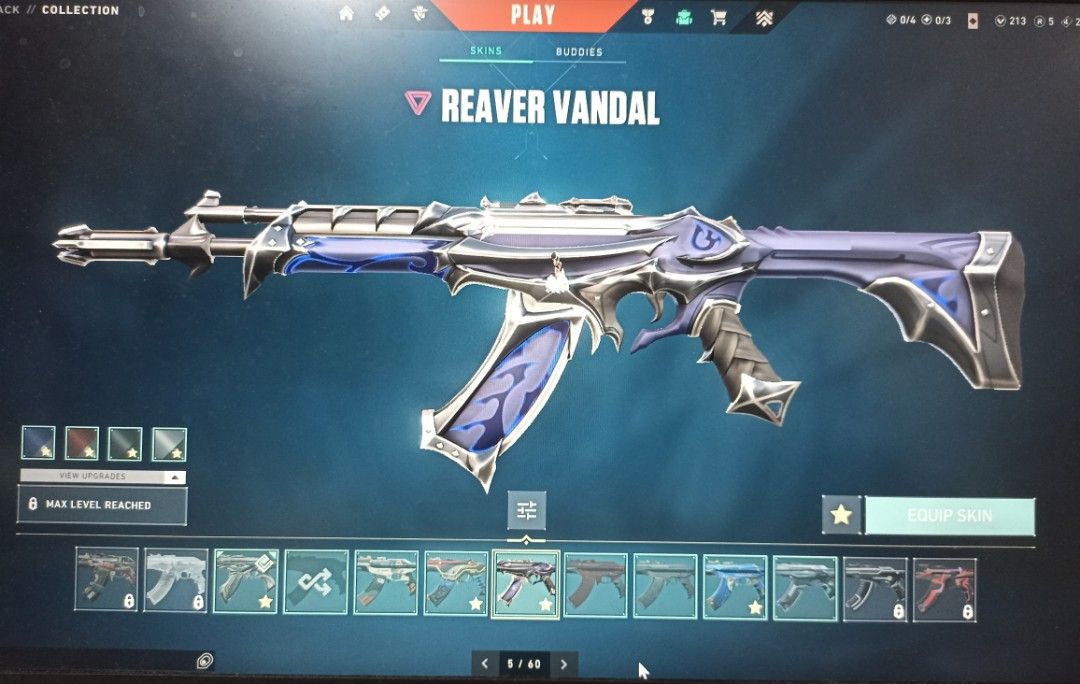Start matchmaking with the PLAY button
The height and width of the screenshot is (684, 1080).
[x=532, y=15]
